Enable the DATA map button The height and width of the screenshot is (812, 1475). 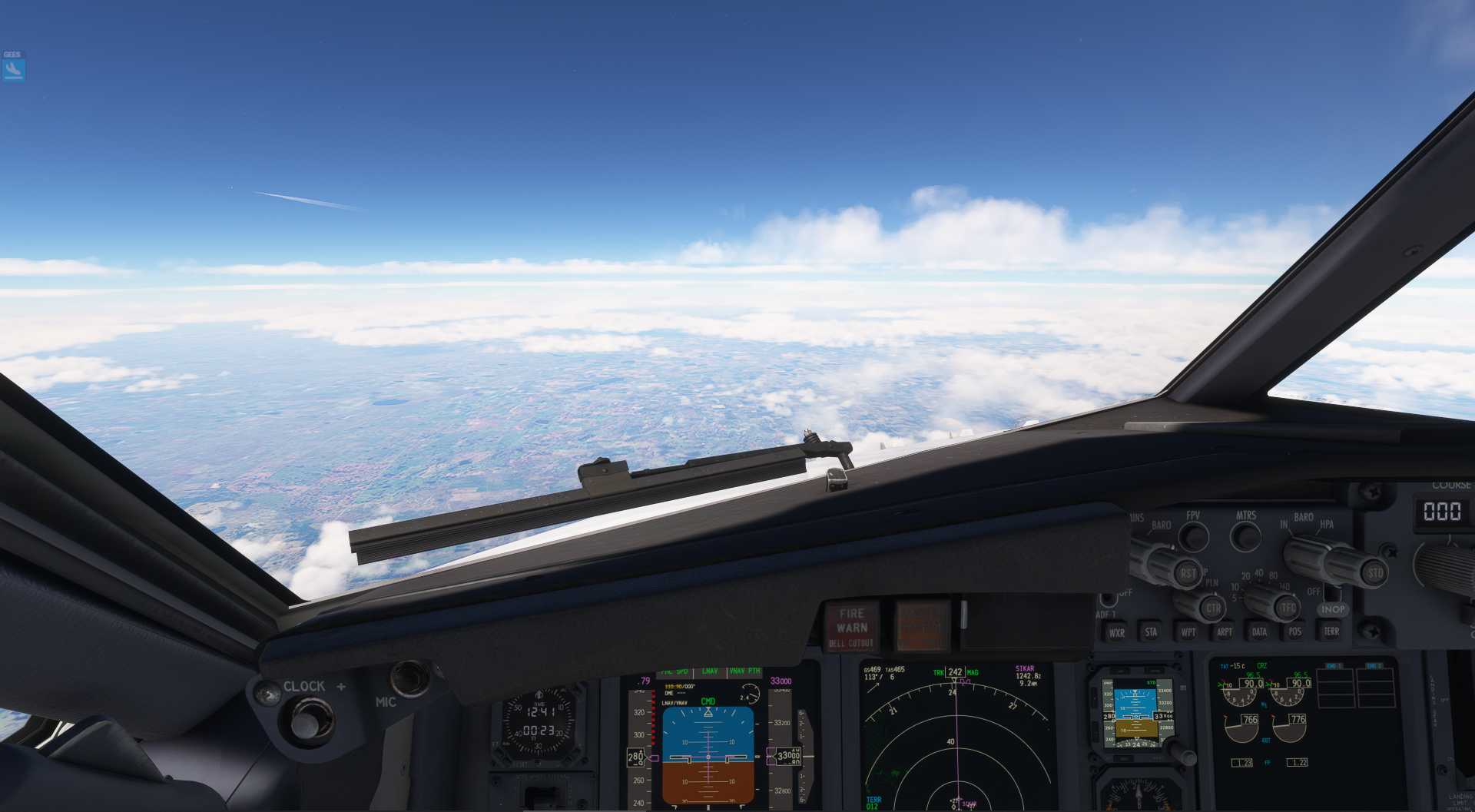tap(1259, 631)
